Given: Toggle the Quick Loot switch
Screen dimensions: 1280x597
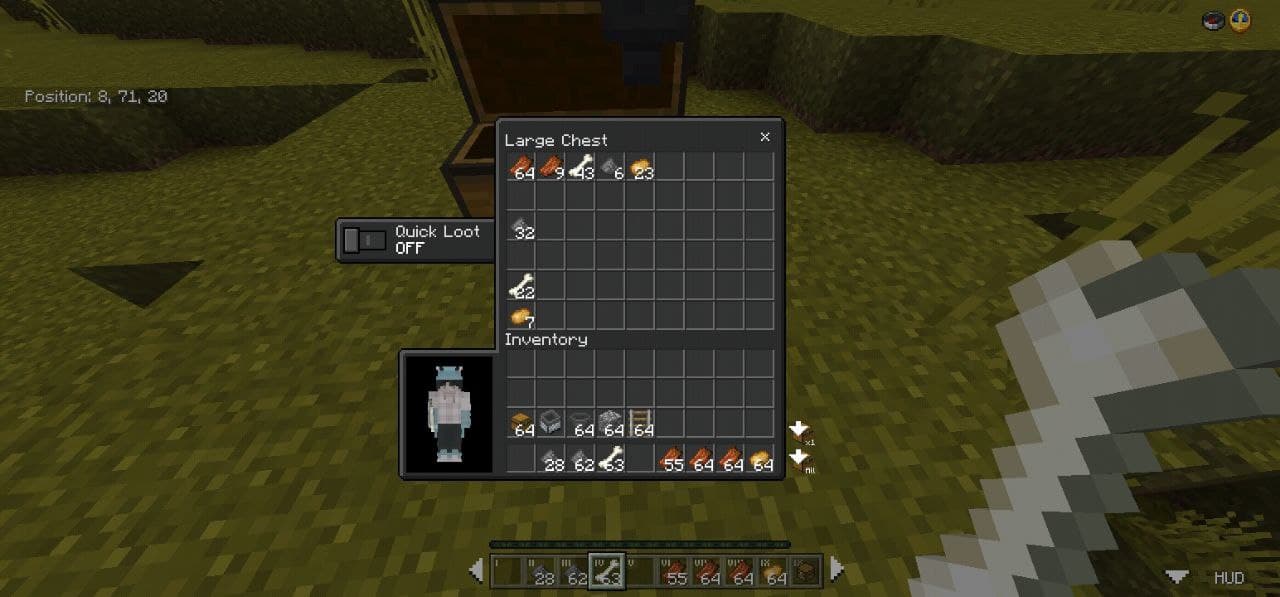Looking at the screenshot, I should (365, 240).
